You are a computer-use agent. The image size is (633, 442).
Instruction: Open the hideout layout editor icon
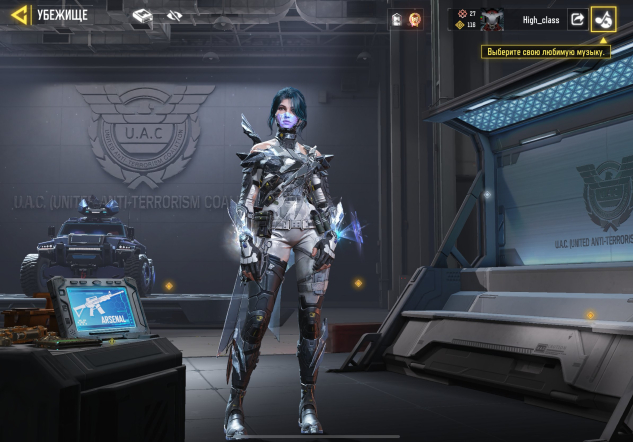pos(143,16)
